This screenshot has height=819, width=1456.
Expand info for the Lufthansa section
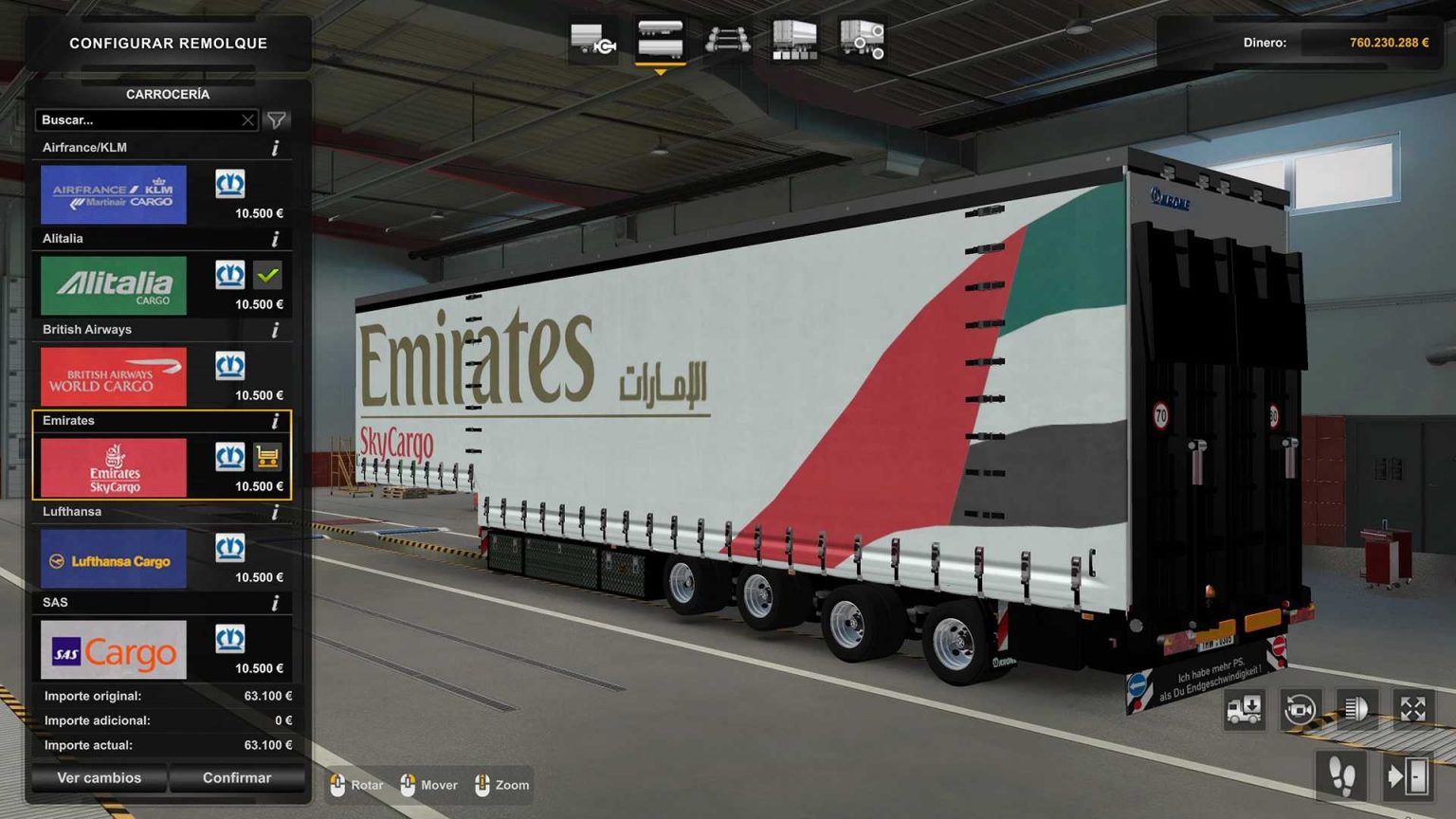point(276,511)
